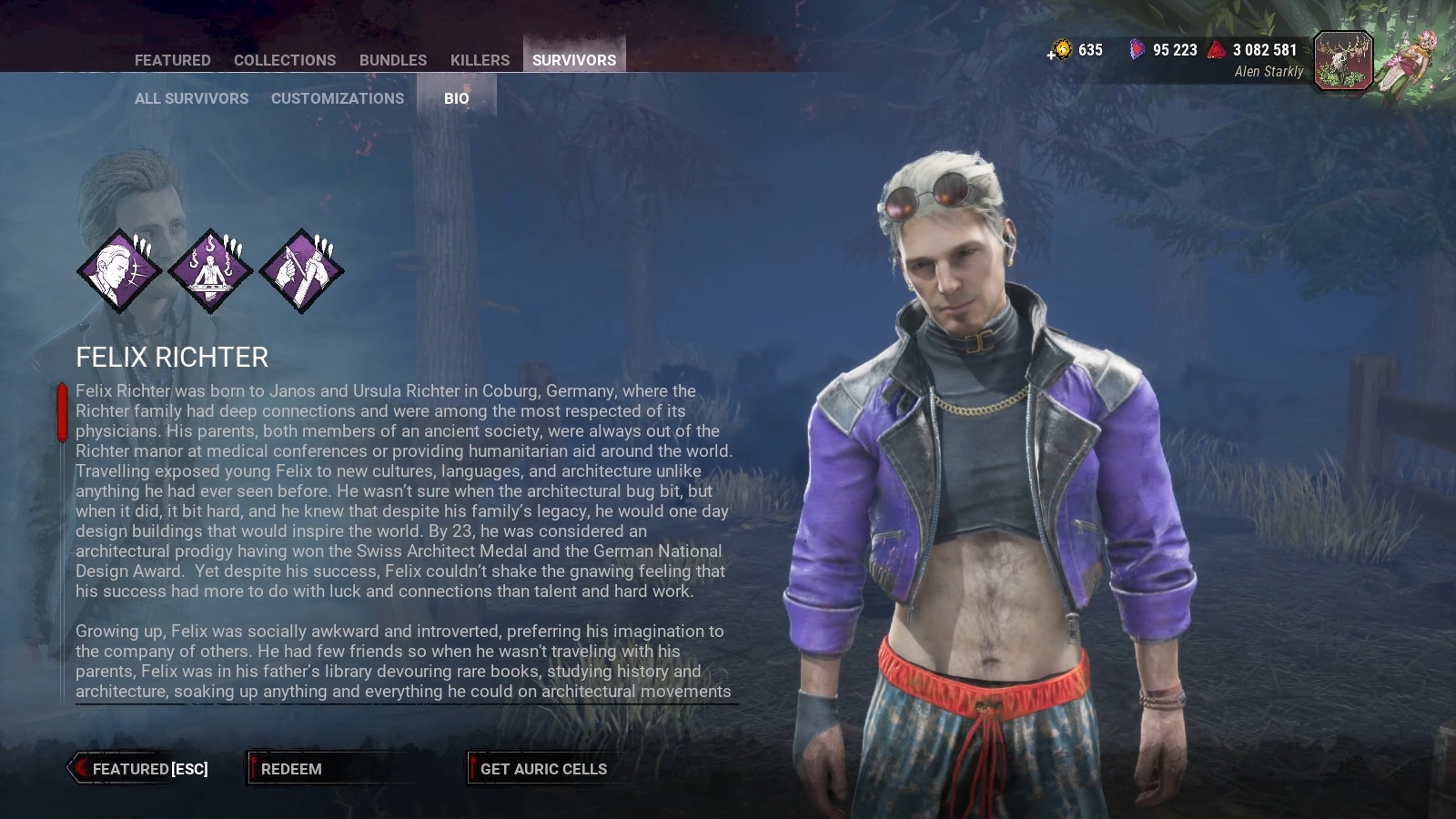Add Auric Cells via the plus coin icon
The width and height of the screenshot is (1456, 819).
pos(1059,50)
